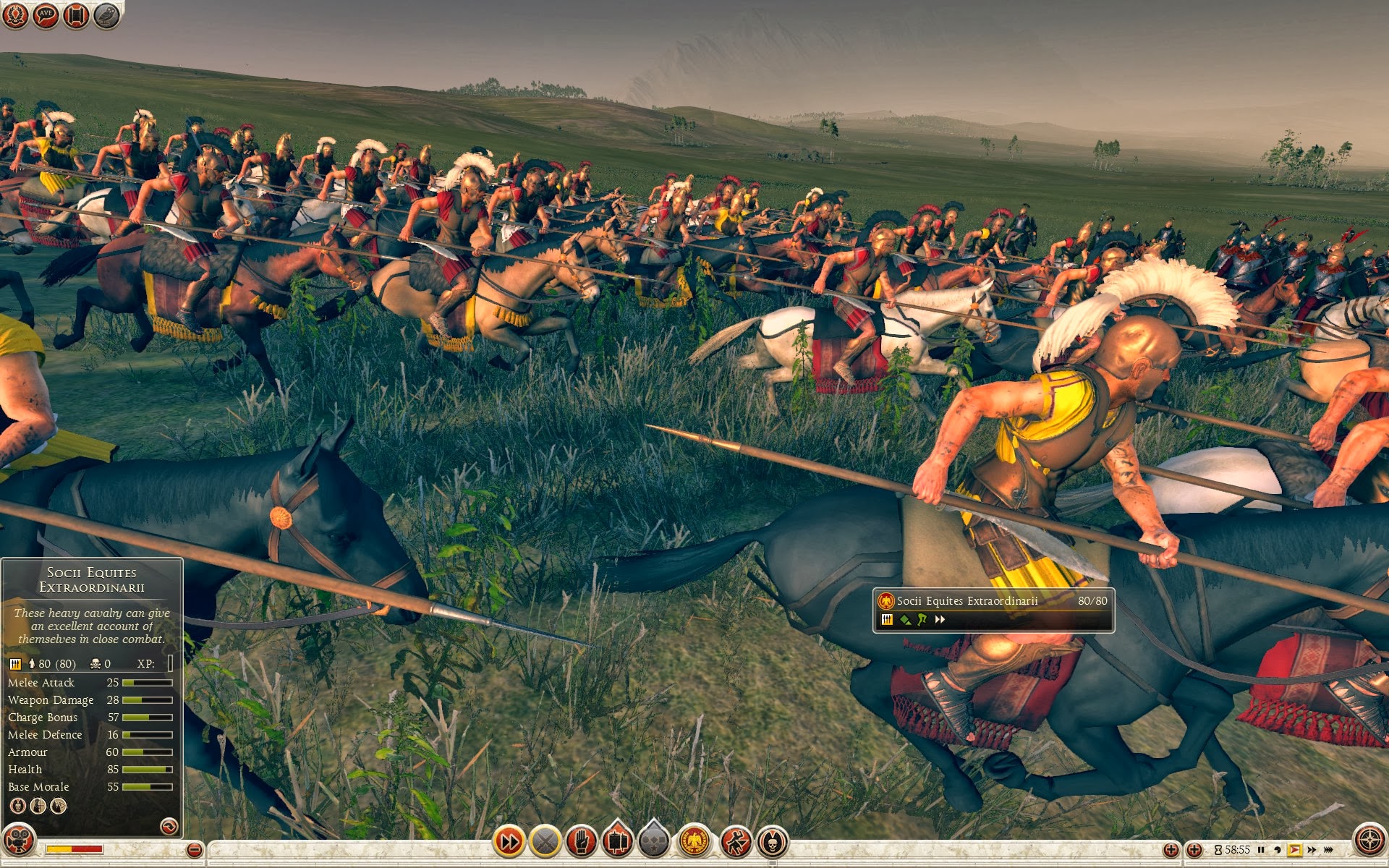Collapse unit info with red arrow button
1389x868 pixels.
click(169, 825)
